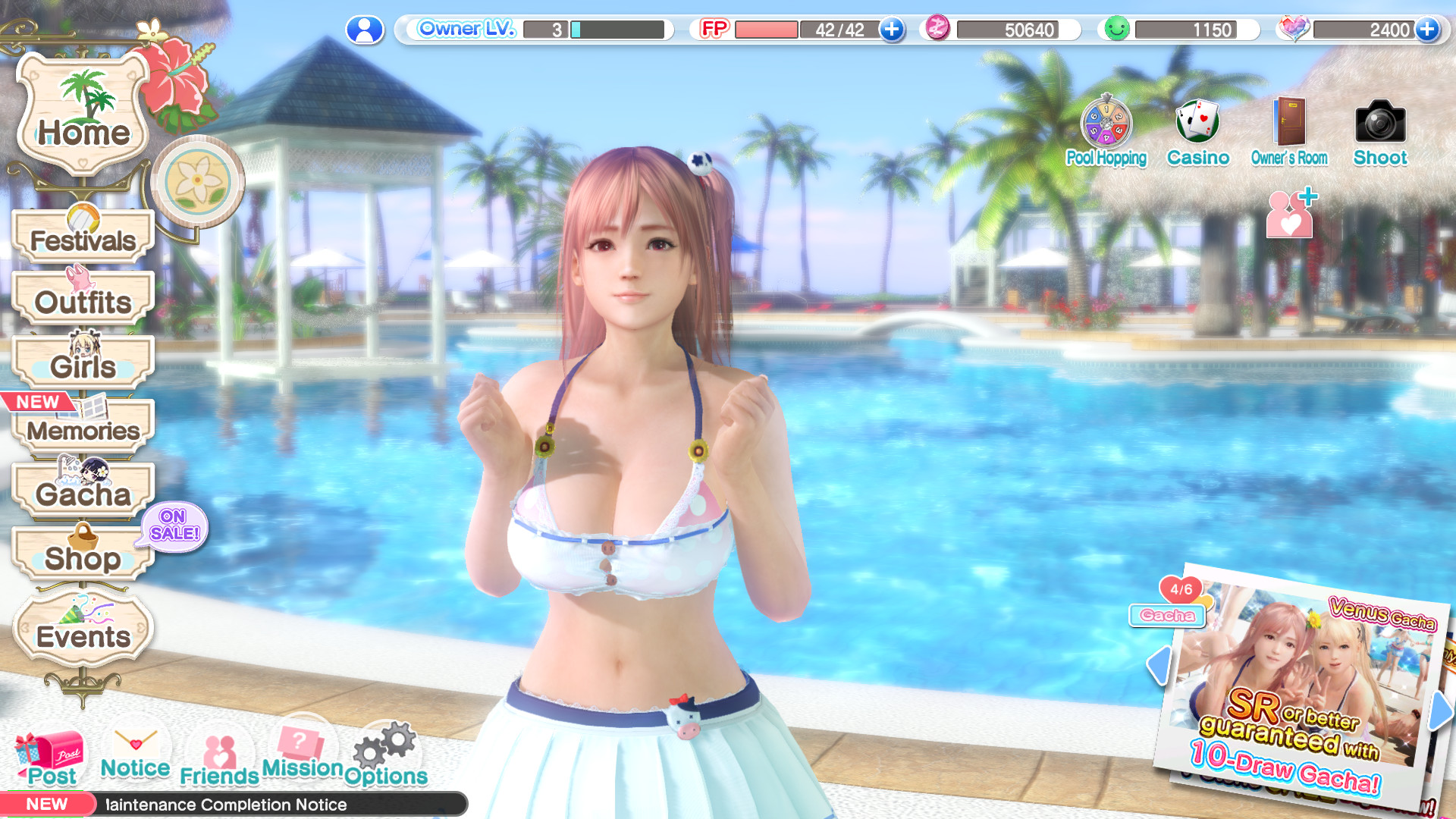
Task: Open the owner profile icon
Action: (x=367, y=30)
